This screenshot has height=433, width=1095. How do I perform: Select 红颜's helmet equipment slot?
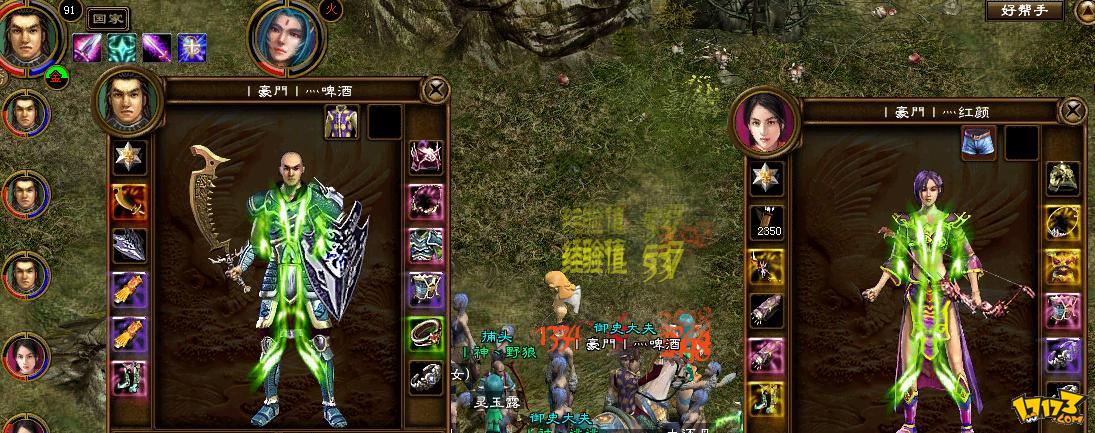click(x=1061, y=179)
